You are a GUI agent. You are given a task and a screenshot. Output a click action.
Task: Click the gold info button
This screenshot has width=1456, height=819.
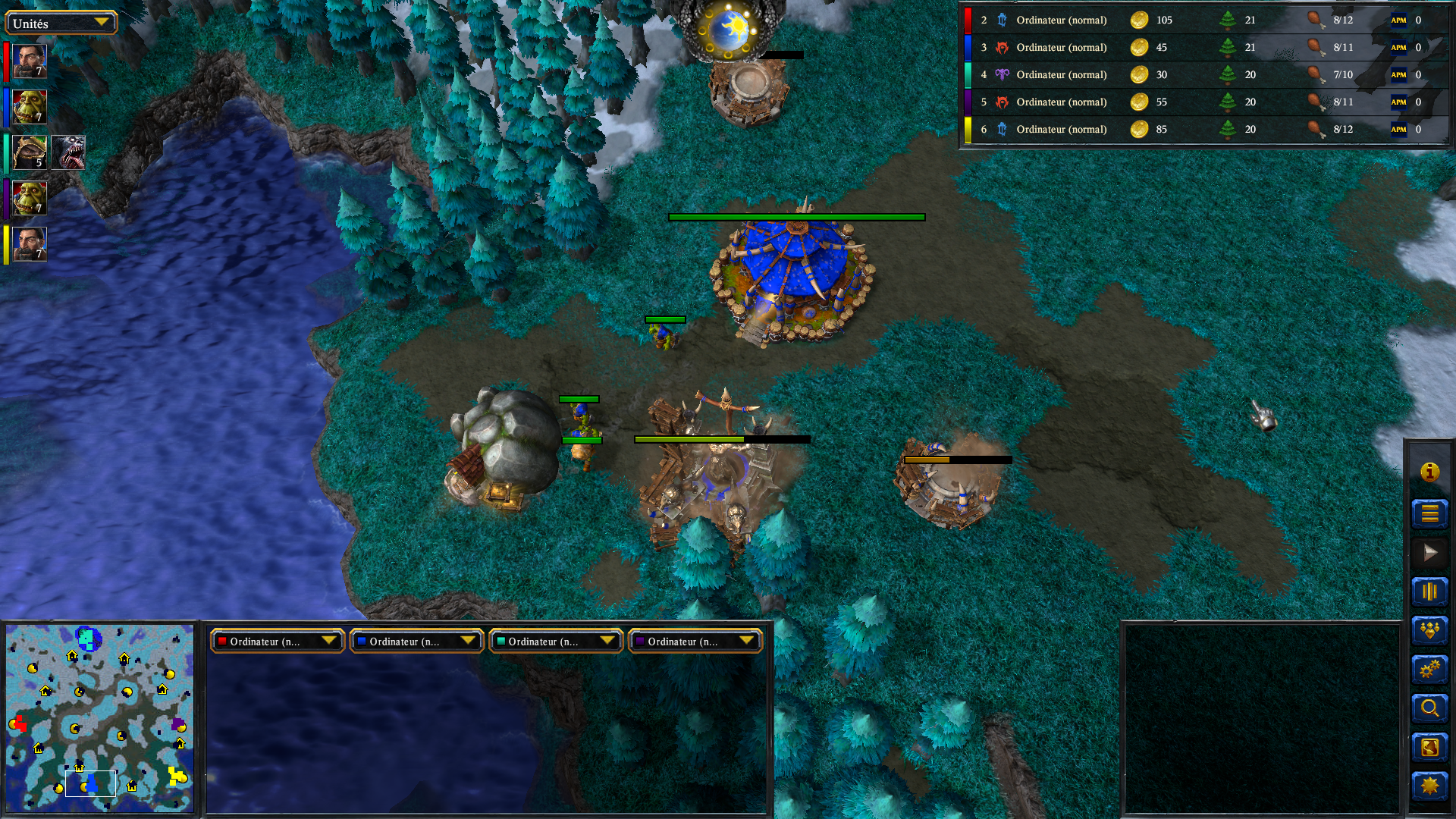1429,472
